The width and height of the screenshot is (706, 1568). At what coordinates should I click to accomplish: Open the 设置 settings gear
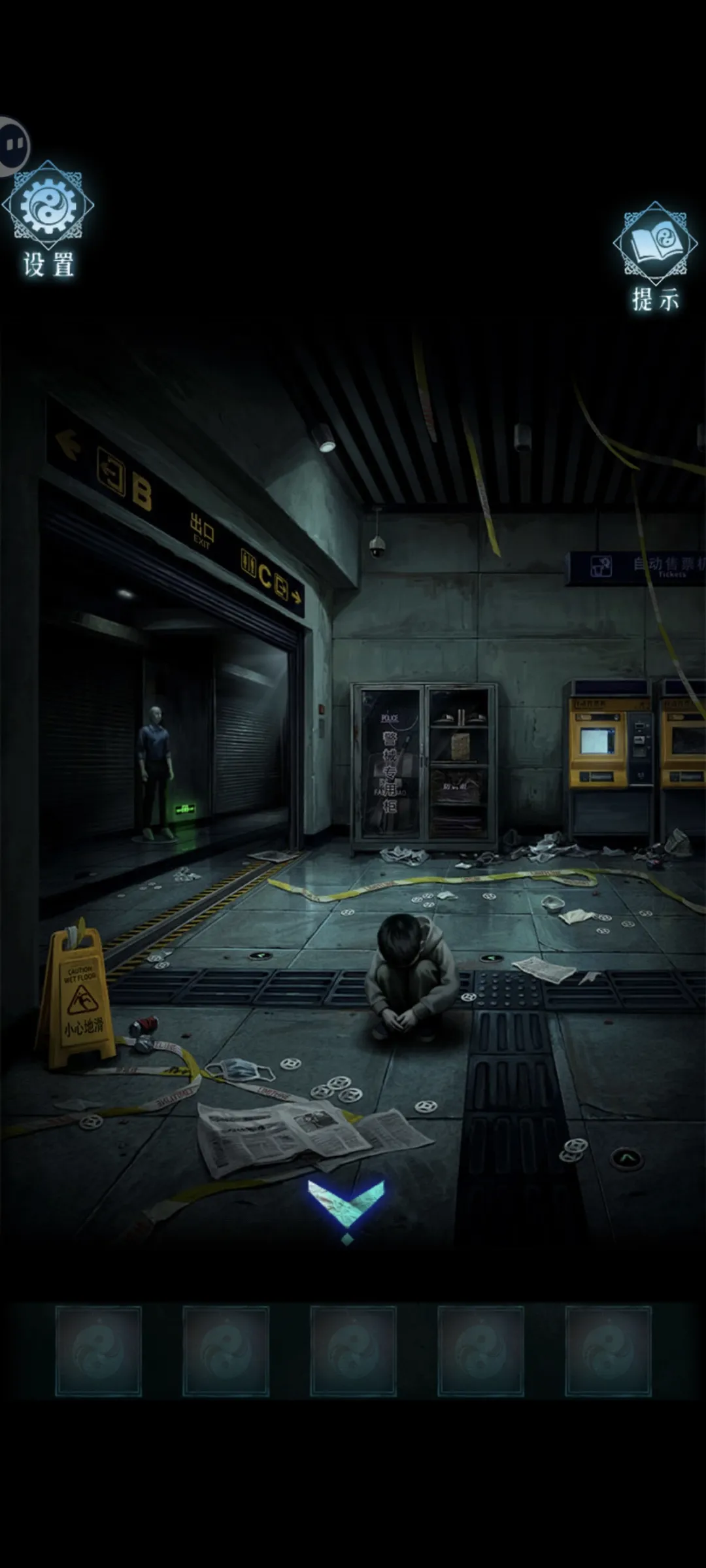pos(48,208)
